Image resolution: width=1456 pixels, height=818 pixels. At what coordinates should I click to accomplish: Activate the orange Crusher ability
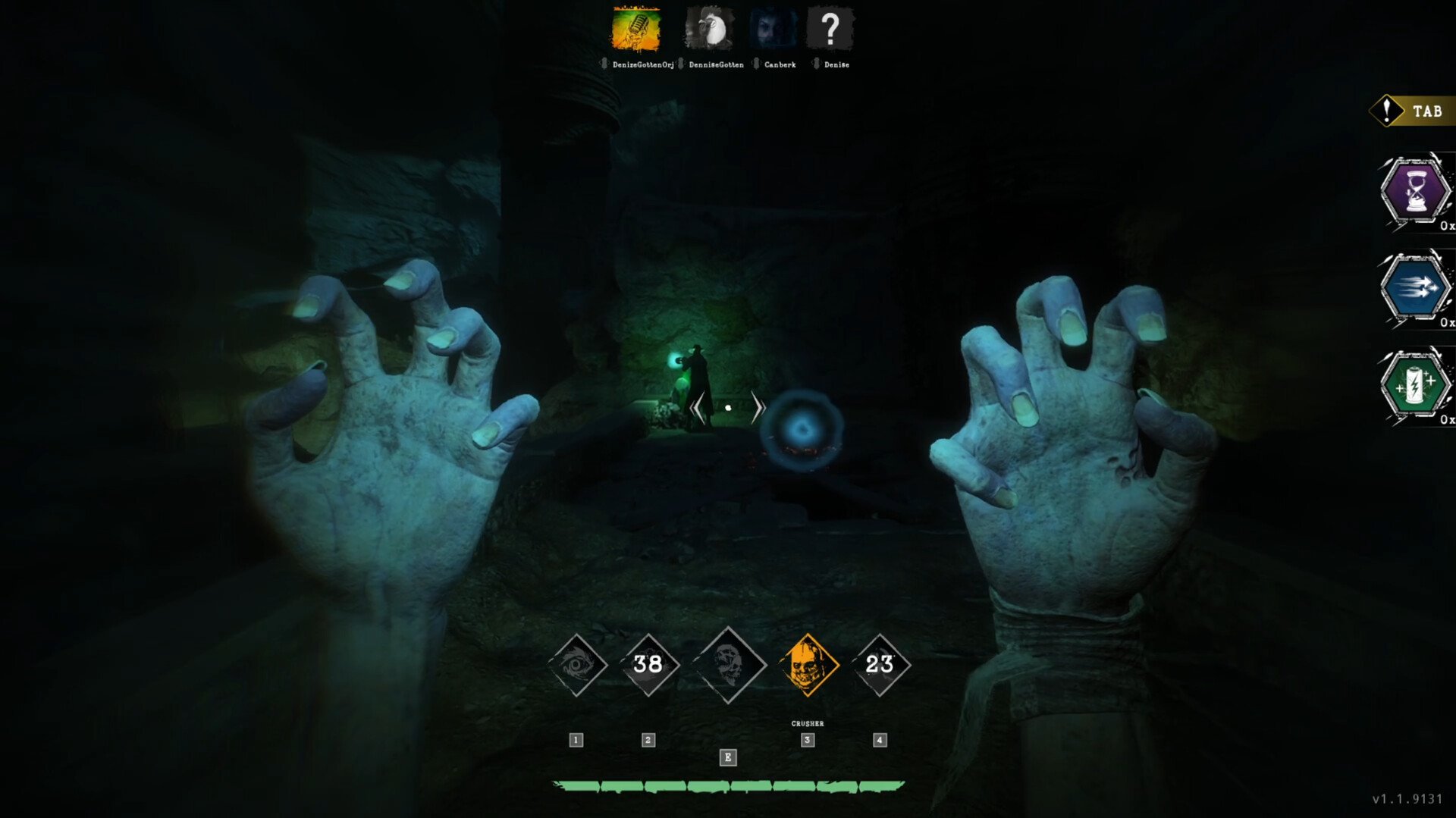(808, 665)
